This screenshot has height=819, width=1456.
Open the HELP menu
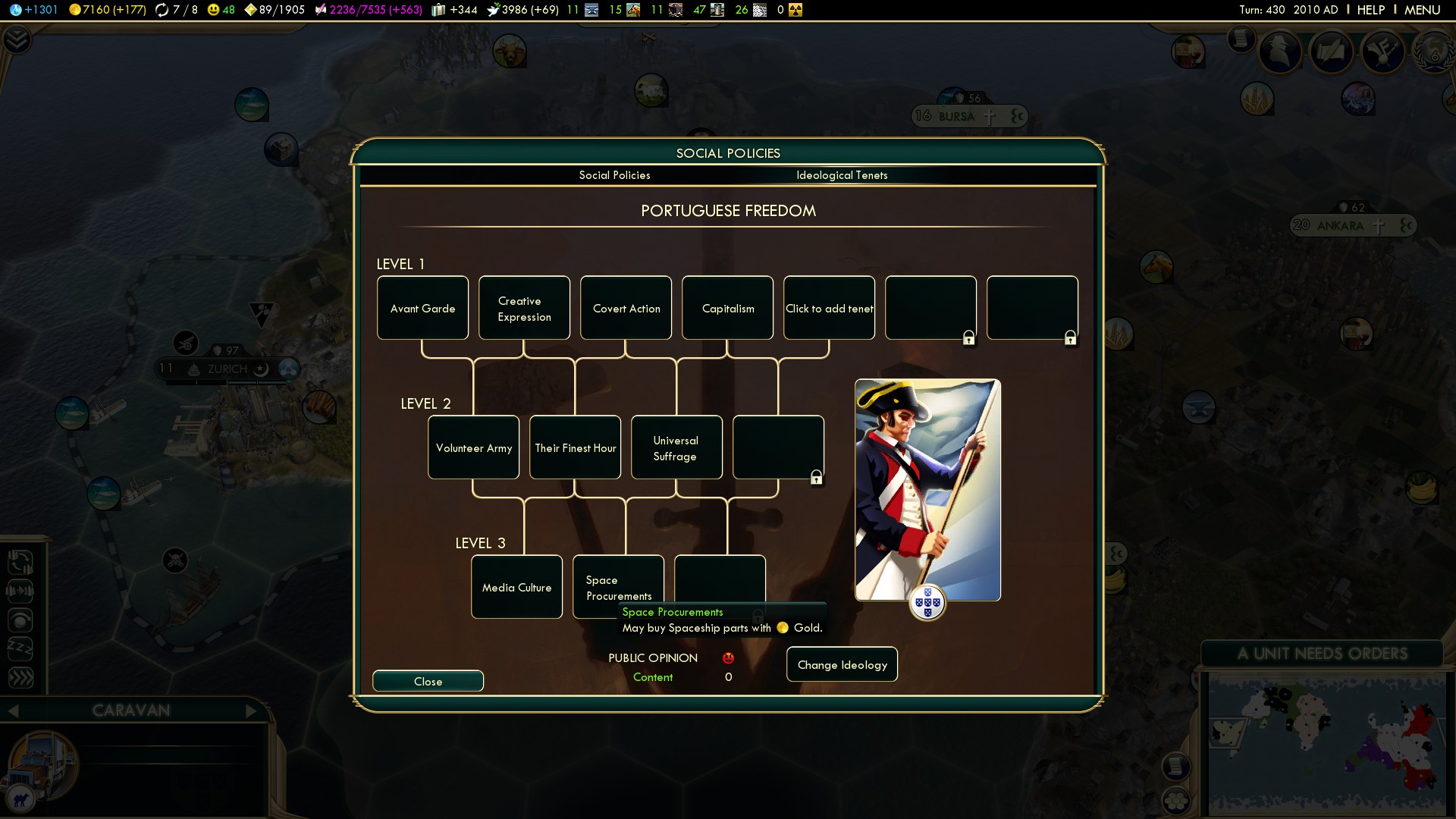(x=1370, y=10)
